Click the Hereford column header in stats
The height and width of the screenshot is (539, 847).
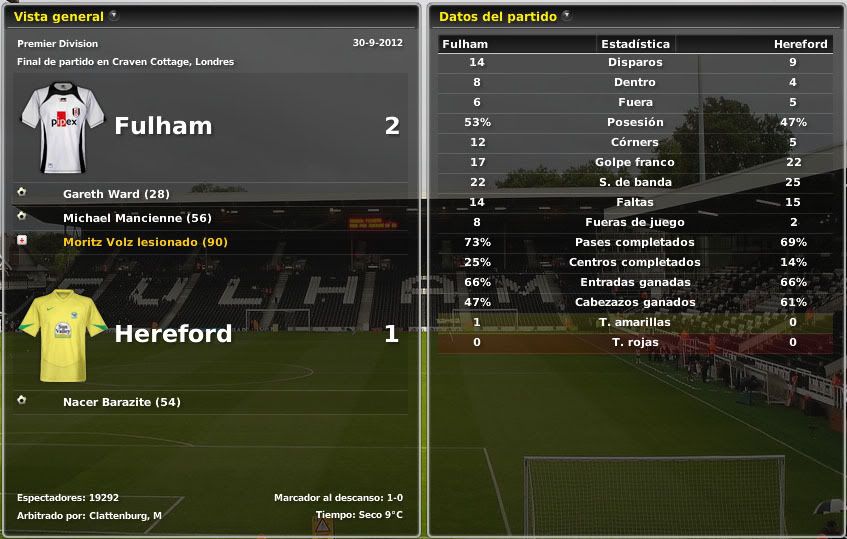click(x=800, y=44)
